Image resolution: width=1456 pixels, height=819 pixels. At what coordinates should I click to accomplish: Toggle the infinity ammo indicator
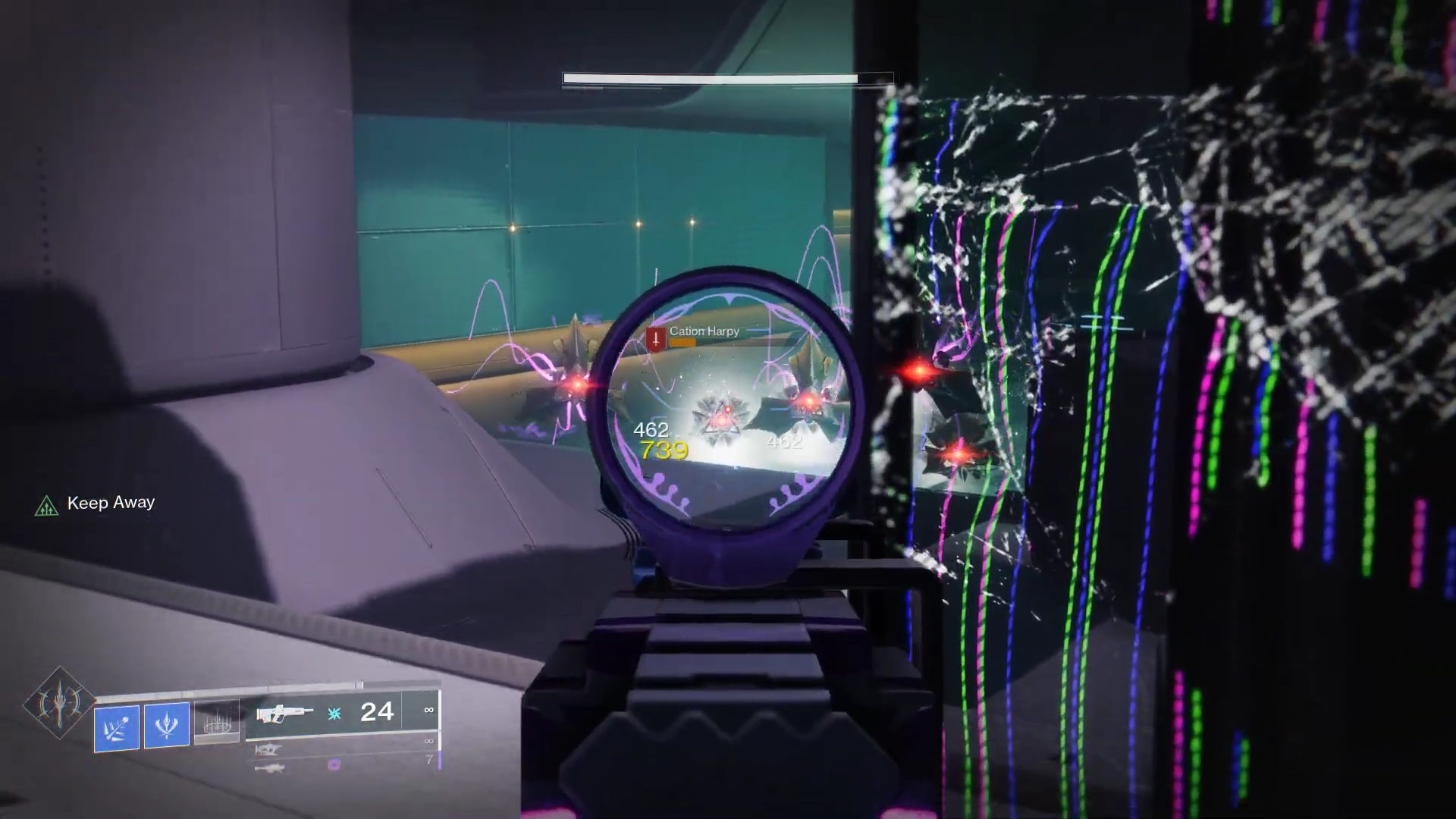tap(429, 710)
